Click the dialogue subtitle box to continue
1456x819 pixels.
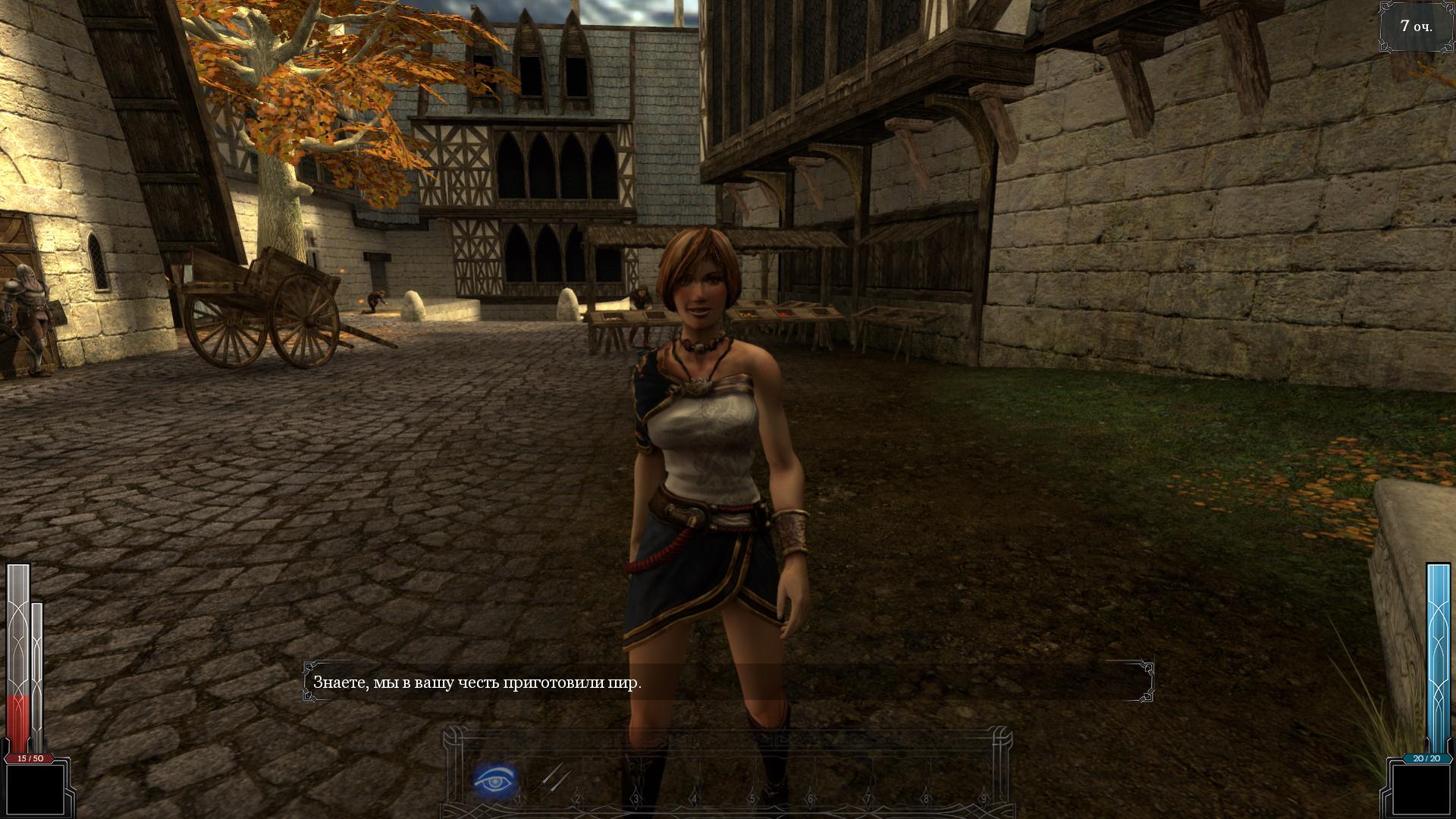click(x=728, y=682)
